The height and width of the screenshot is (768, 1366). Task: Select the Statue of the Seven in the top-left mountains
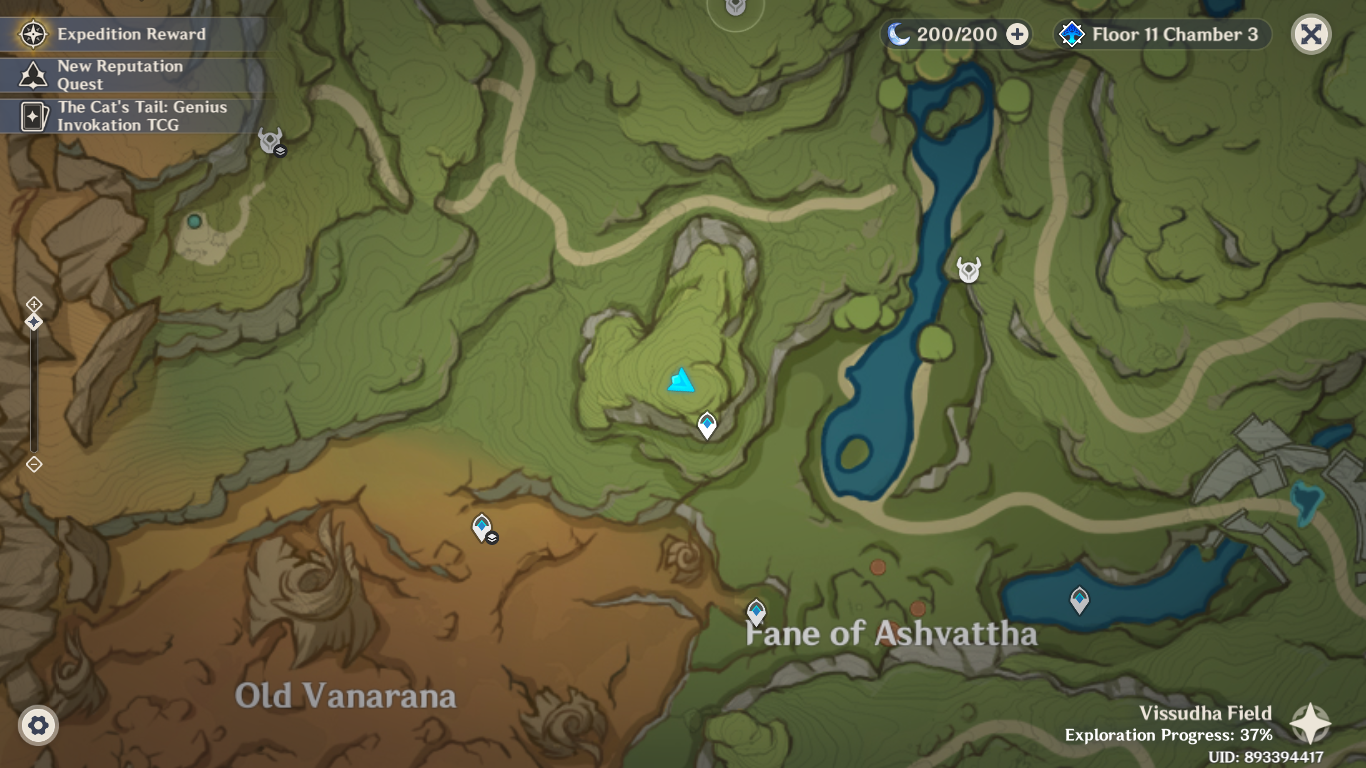point(268,141)
